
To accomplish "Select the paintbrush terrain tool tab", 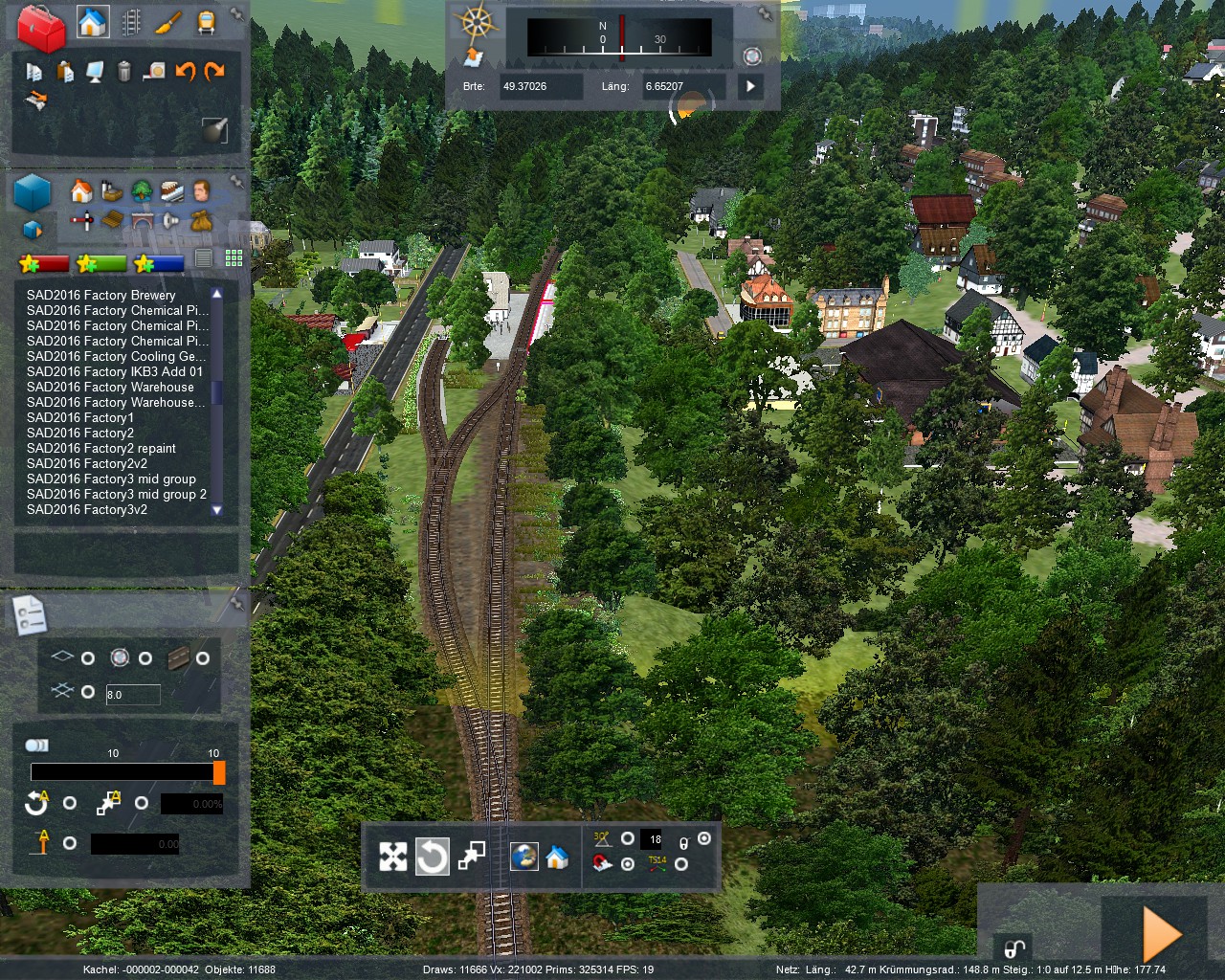I will point(168,22).
